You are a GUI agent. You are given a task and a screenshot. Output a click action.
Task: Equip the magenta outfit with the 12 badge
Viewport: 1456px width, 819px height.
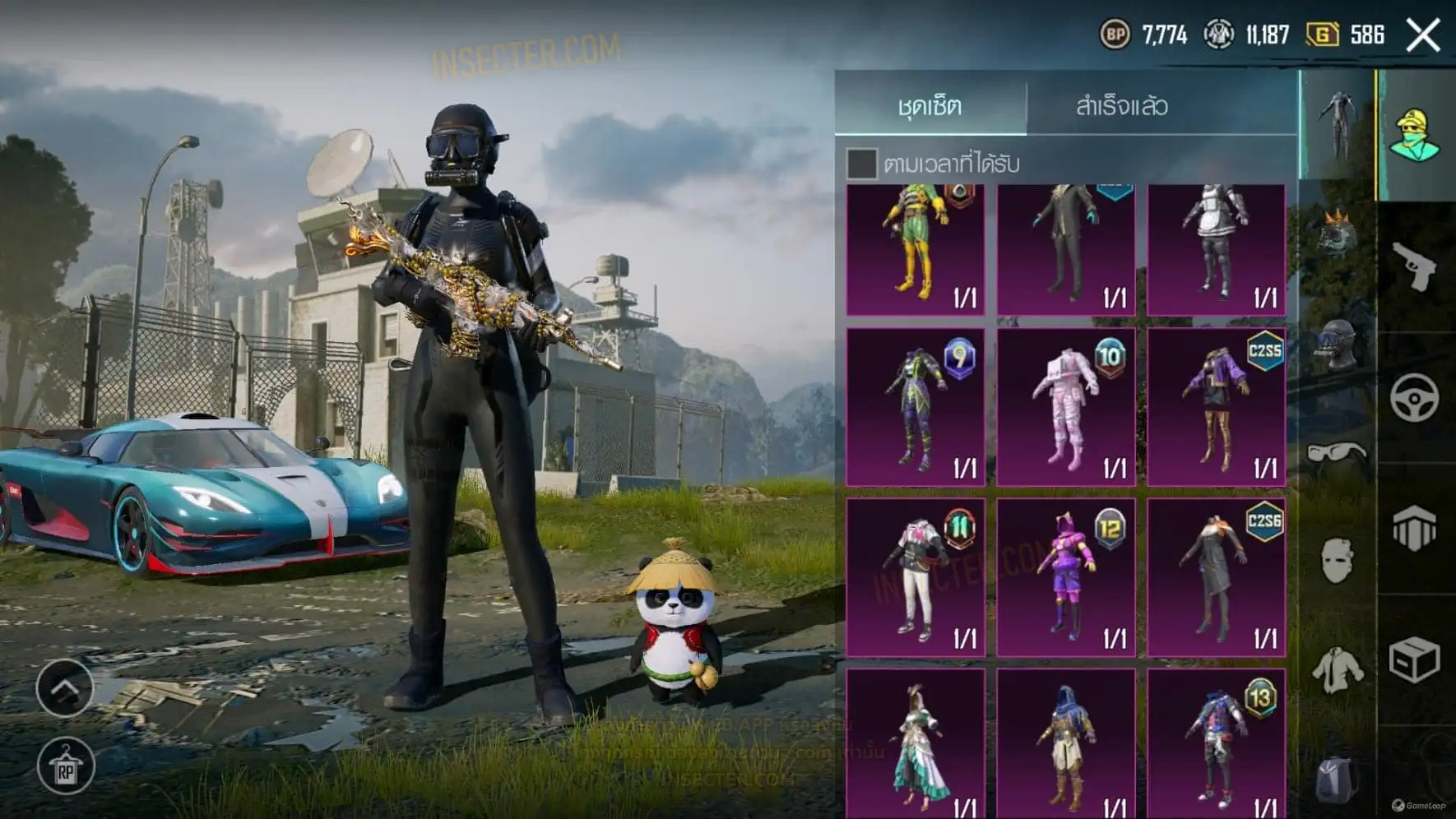pos(1066,576)
